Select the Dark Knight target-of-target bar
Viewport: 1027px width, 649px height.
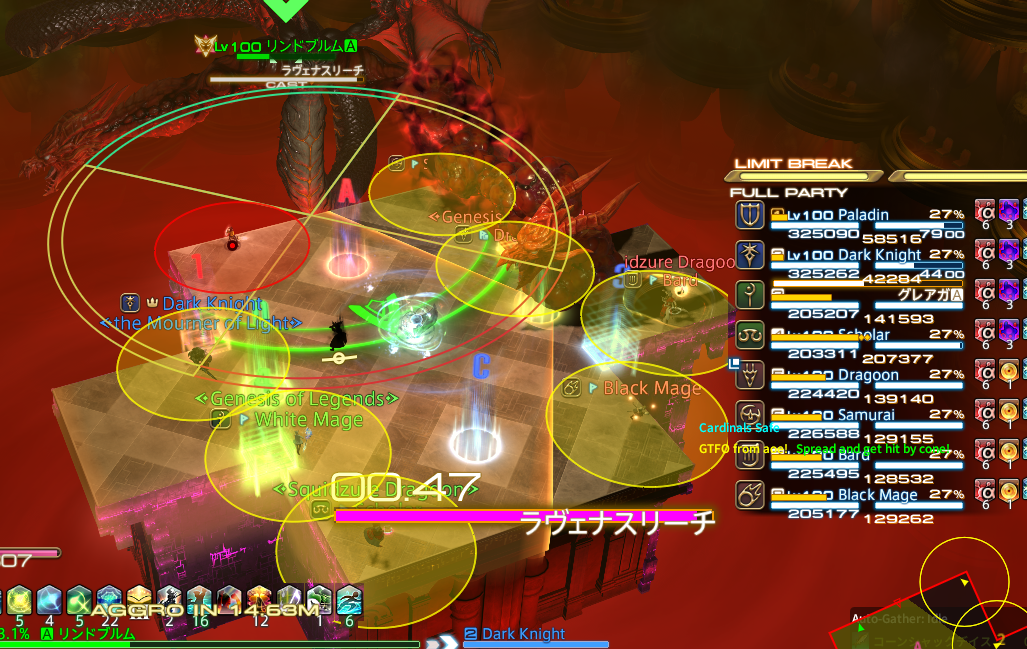[x=522, y=634]
